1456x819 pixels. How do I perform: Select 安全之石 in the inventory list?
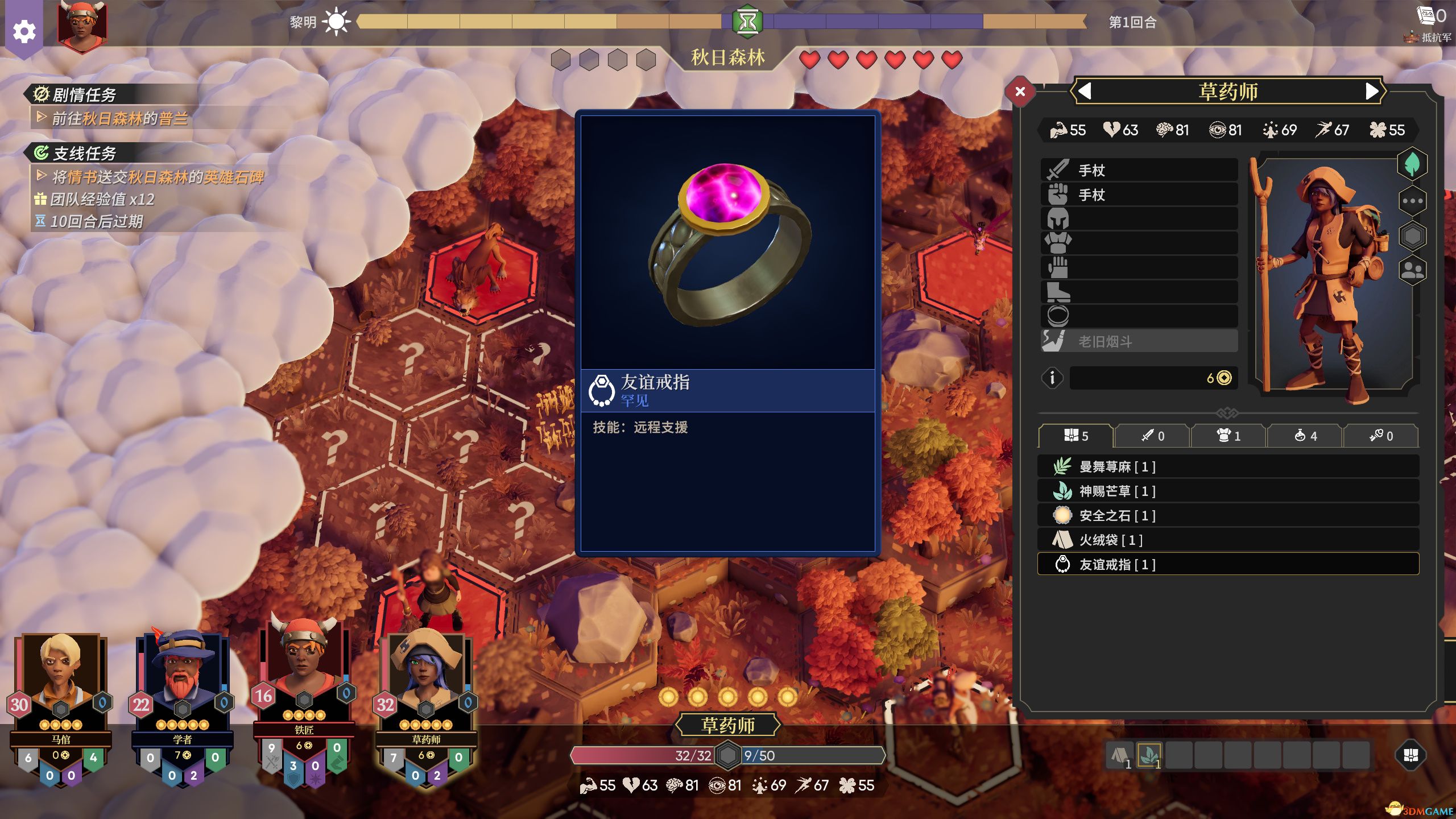(1228, 516)
